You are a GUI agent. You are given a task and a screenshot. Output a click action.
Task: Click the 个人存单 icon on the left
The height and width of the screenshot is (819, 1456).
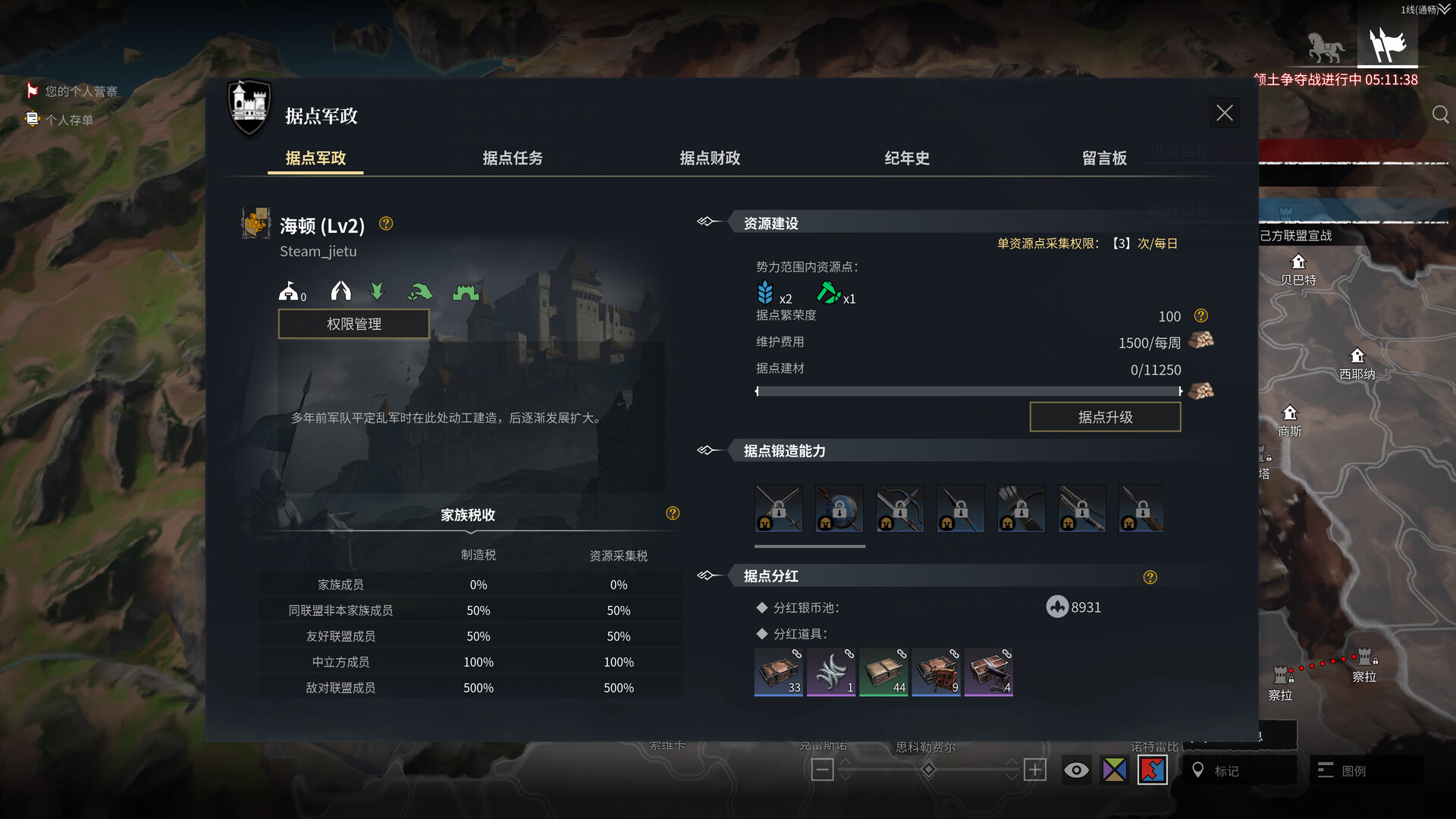click(31, 119)
